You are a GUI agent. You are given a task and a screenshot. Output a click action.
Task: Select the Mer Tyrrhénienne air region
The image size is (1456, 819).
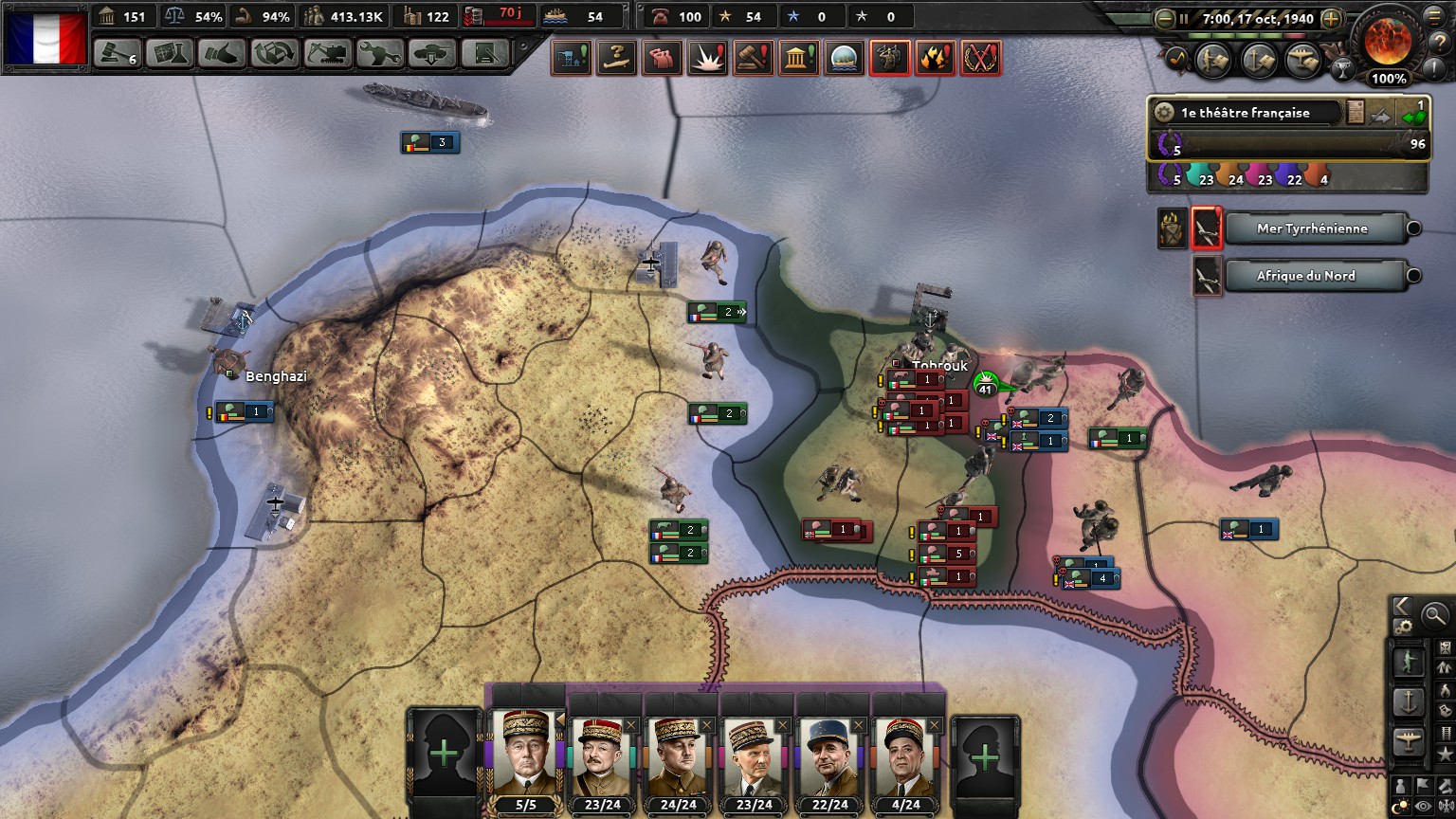pos(1312,228)
